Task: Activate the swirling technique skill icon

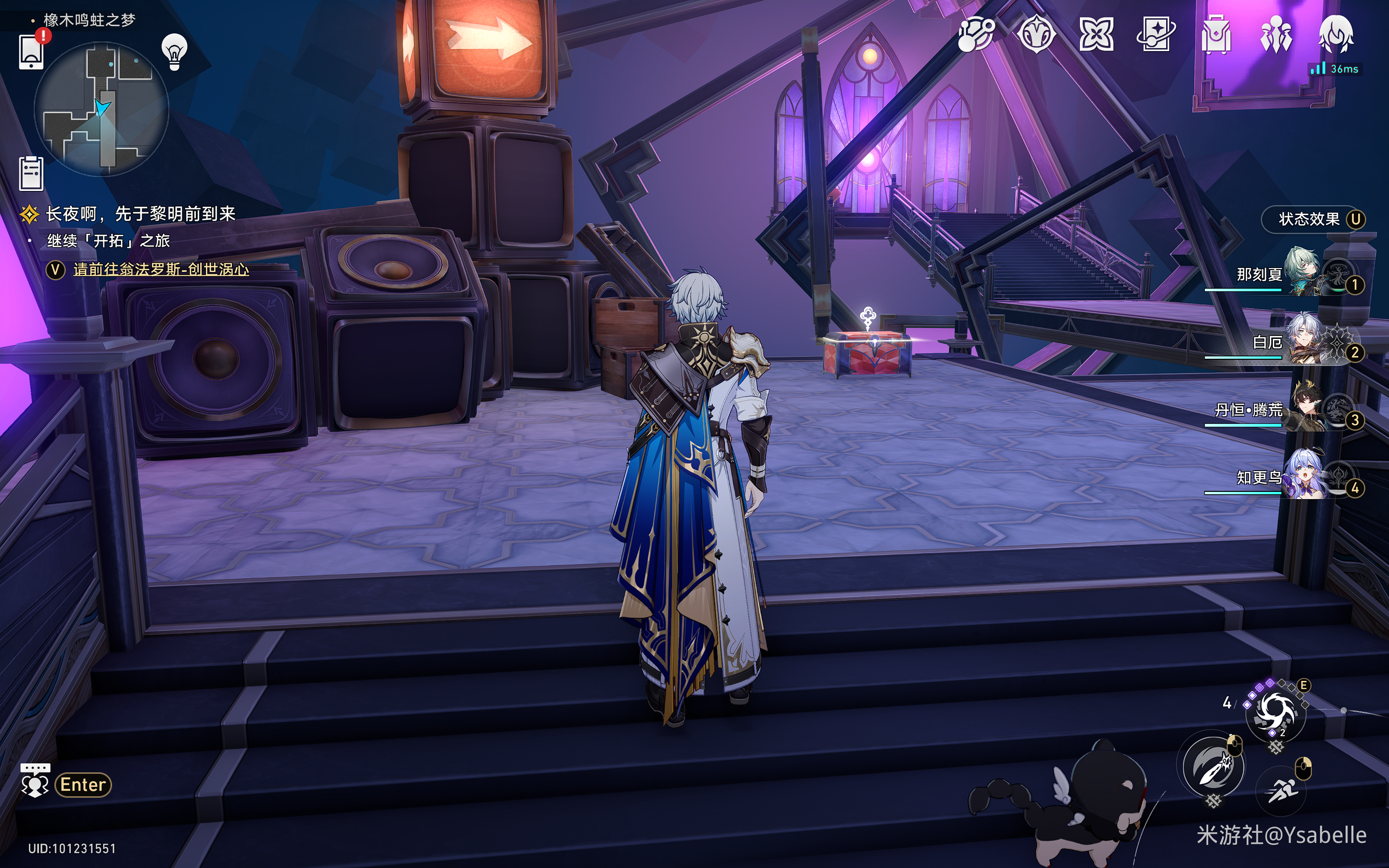Action: point(1275,713)
